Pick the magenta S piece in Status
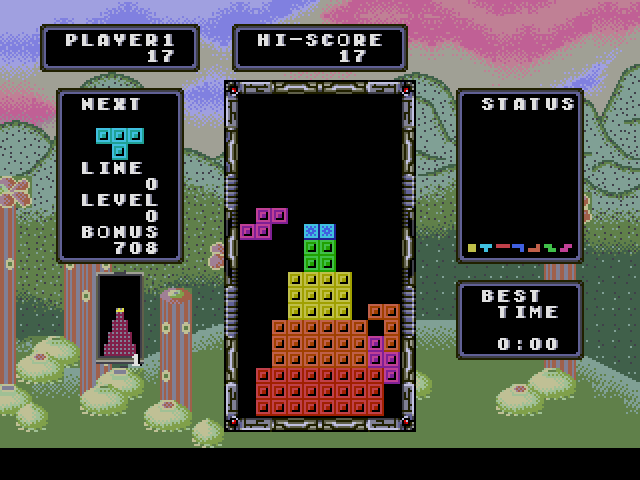 (566, 247)
